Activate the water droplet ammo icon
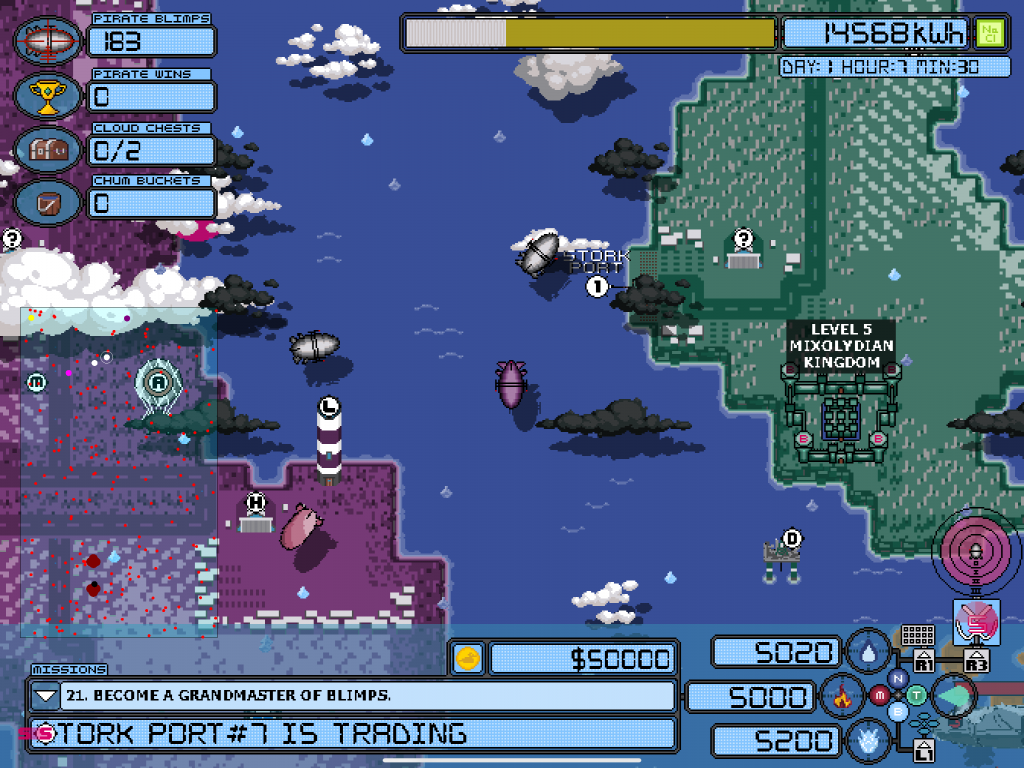This screenshot has height=768, width=1024. click(x=868, y=653)
